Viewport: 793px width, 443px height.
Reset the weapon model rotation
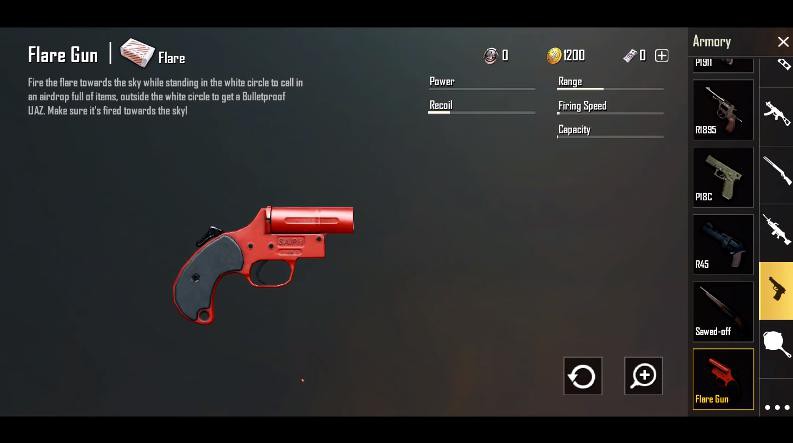(582, 376)
